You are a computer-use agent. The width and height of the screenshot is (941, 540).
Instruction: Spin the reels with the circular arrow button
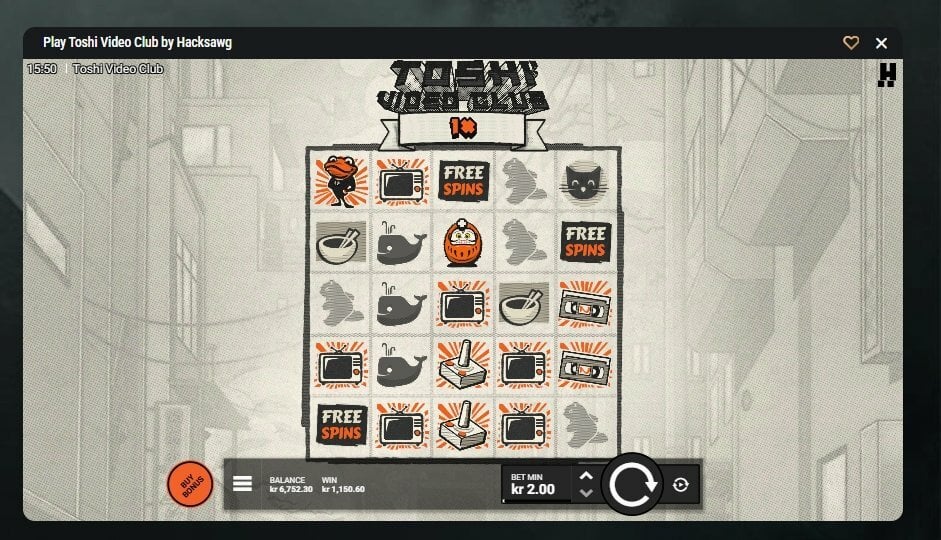632,484
